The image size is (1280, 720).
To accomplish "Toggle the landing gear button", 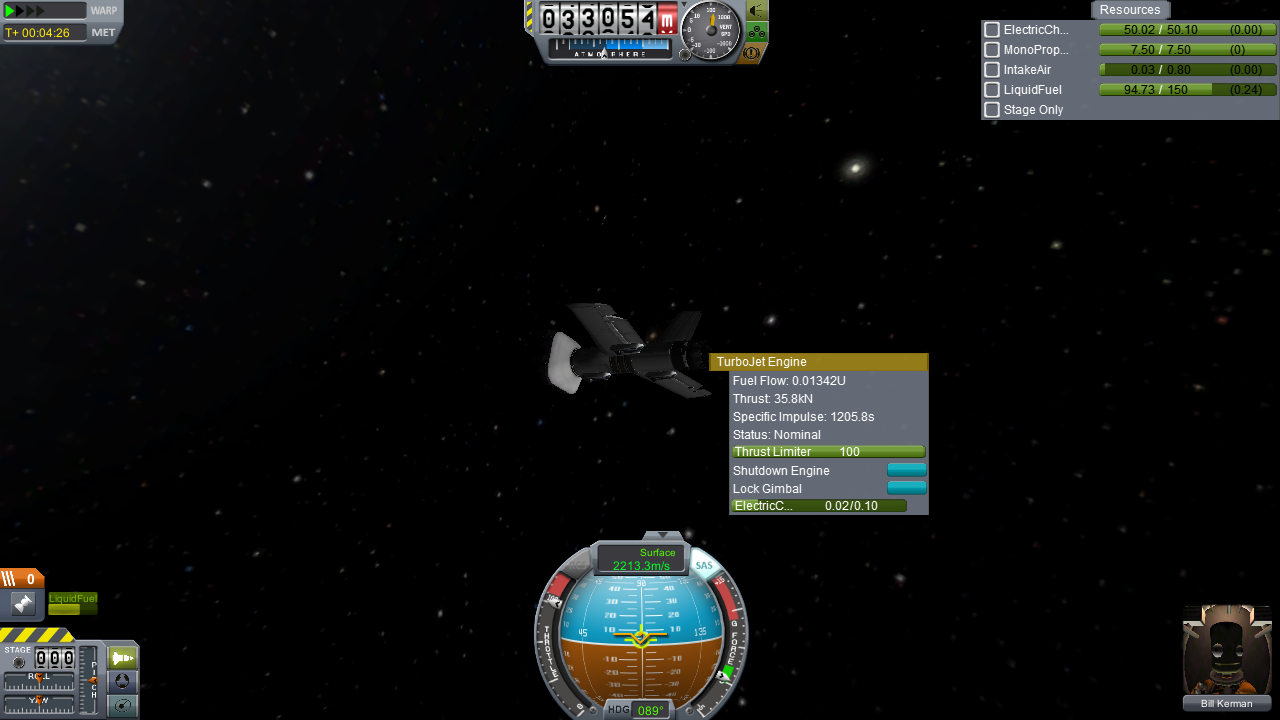I will tap(757, 32).
